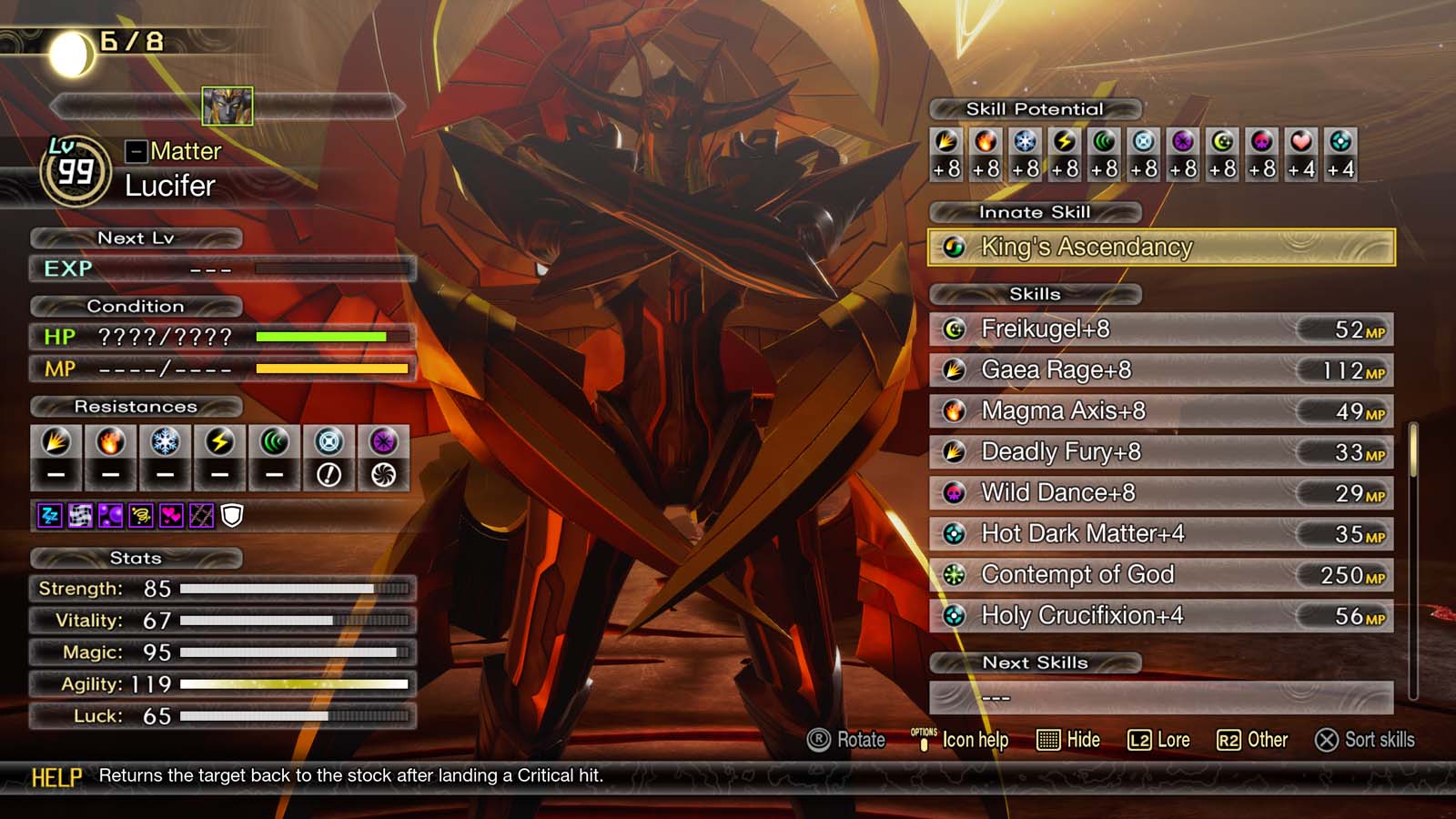This screenshot has height=819, width=1456.
Task: Open the Lore entry with L2
Action: point(1158,740)
